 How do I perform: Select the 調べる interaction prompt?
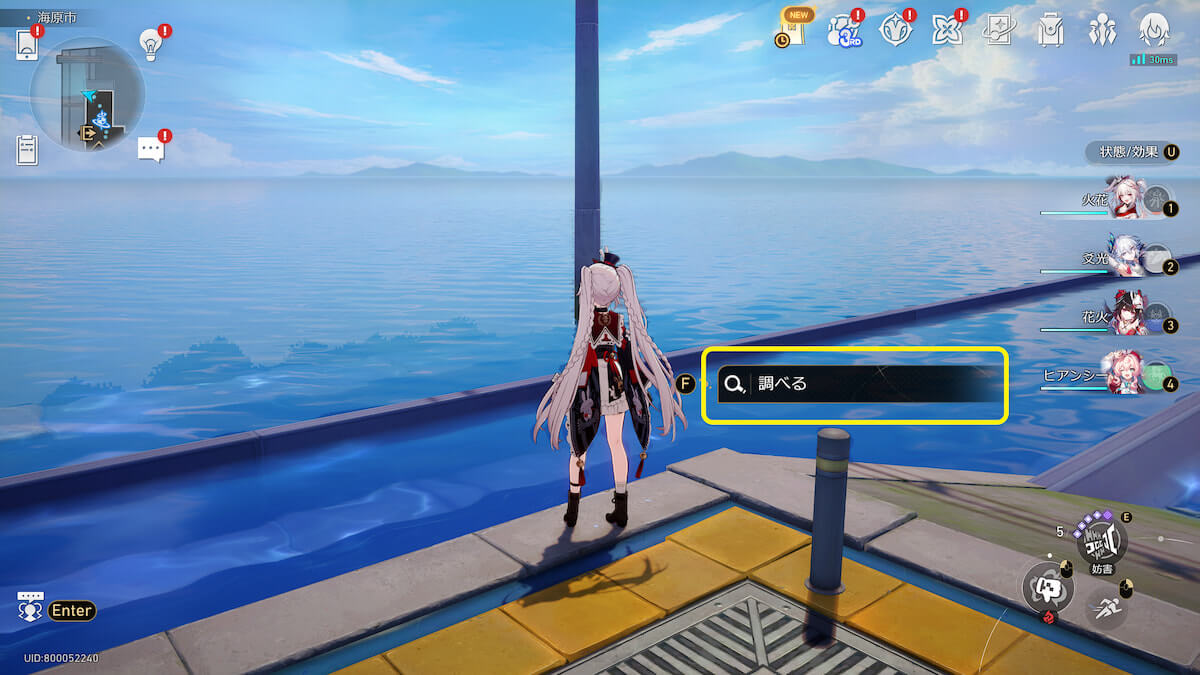pos(855,384)
